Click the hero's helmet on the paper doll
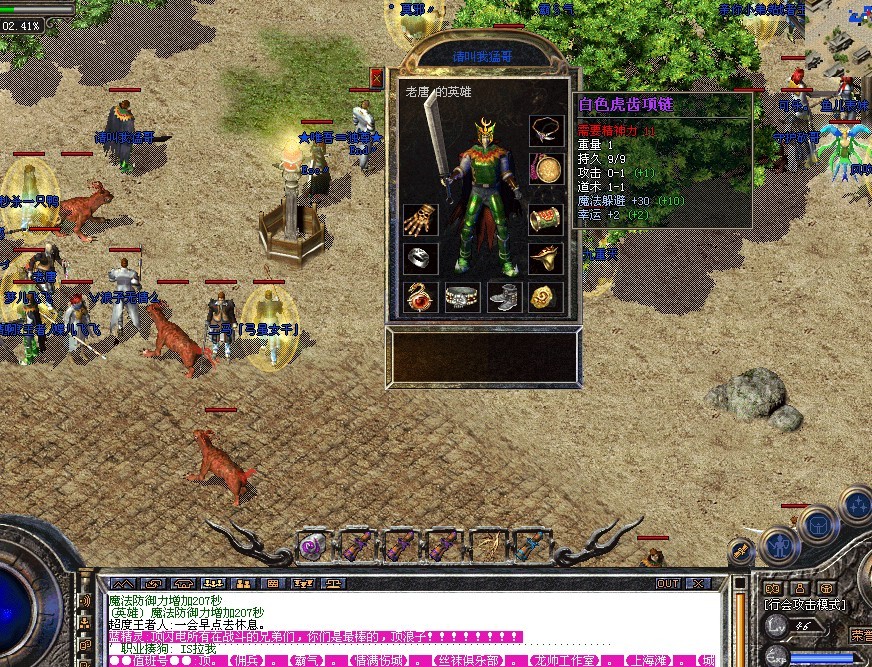This screenshot has height=667, width=872. (487, 130)
